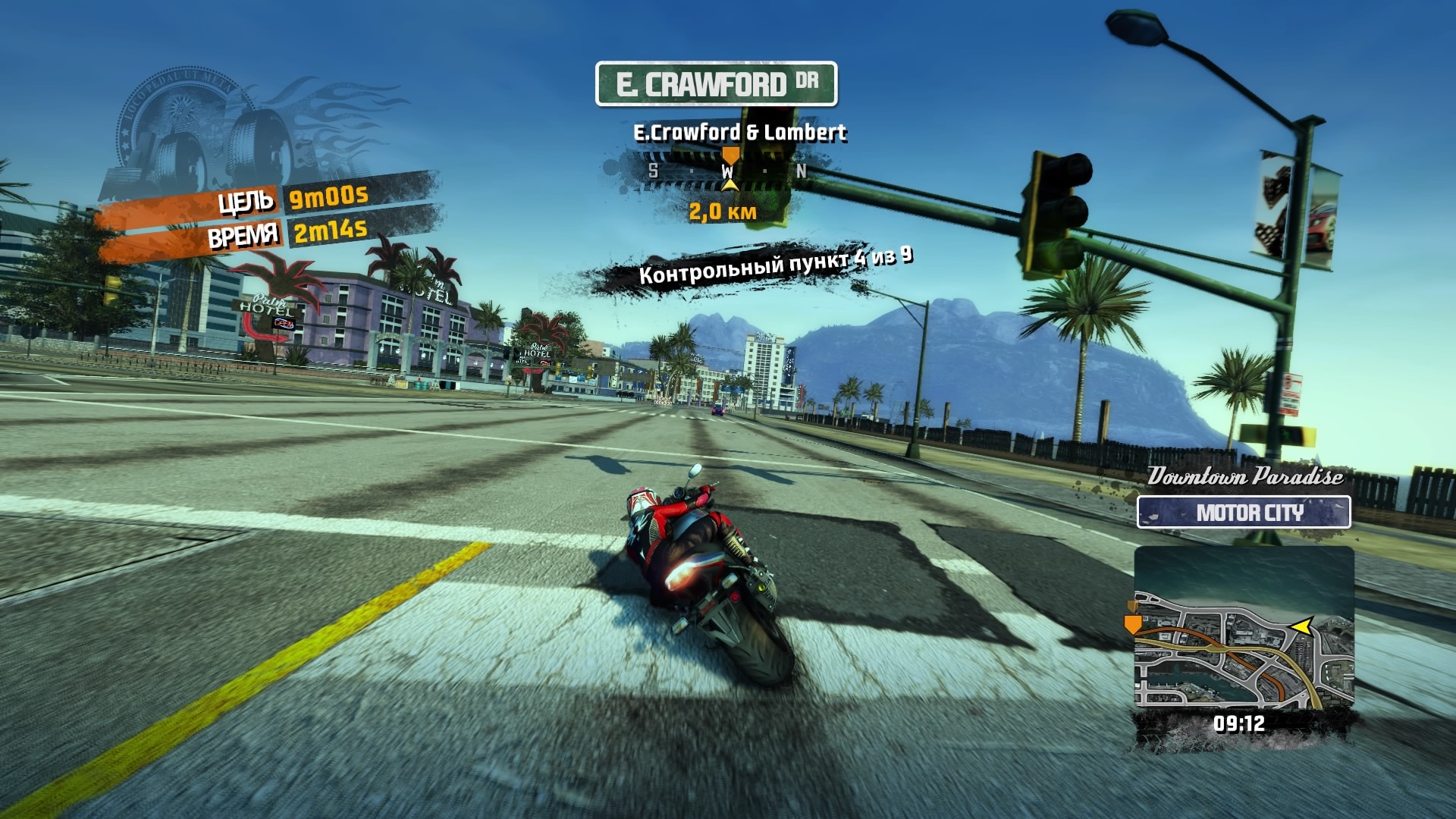
Task: Select the compass heading strip
Action: (x=726, y=171)
